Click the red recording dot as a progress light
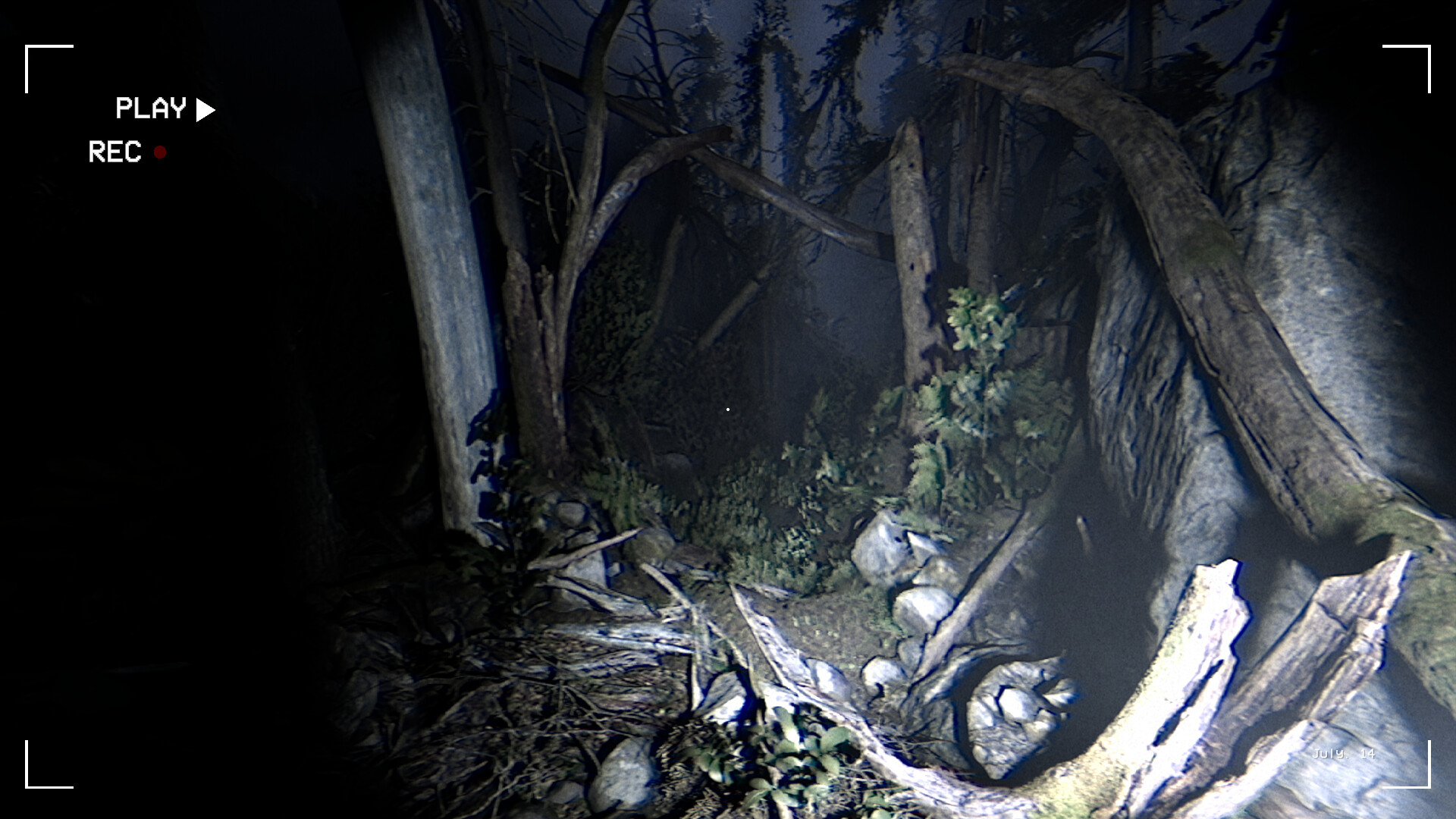The image size is (1456, 819). (x=161, y=154)
